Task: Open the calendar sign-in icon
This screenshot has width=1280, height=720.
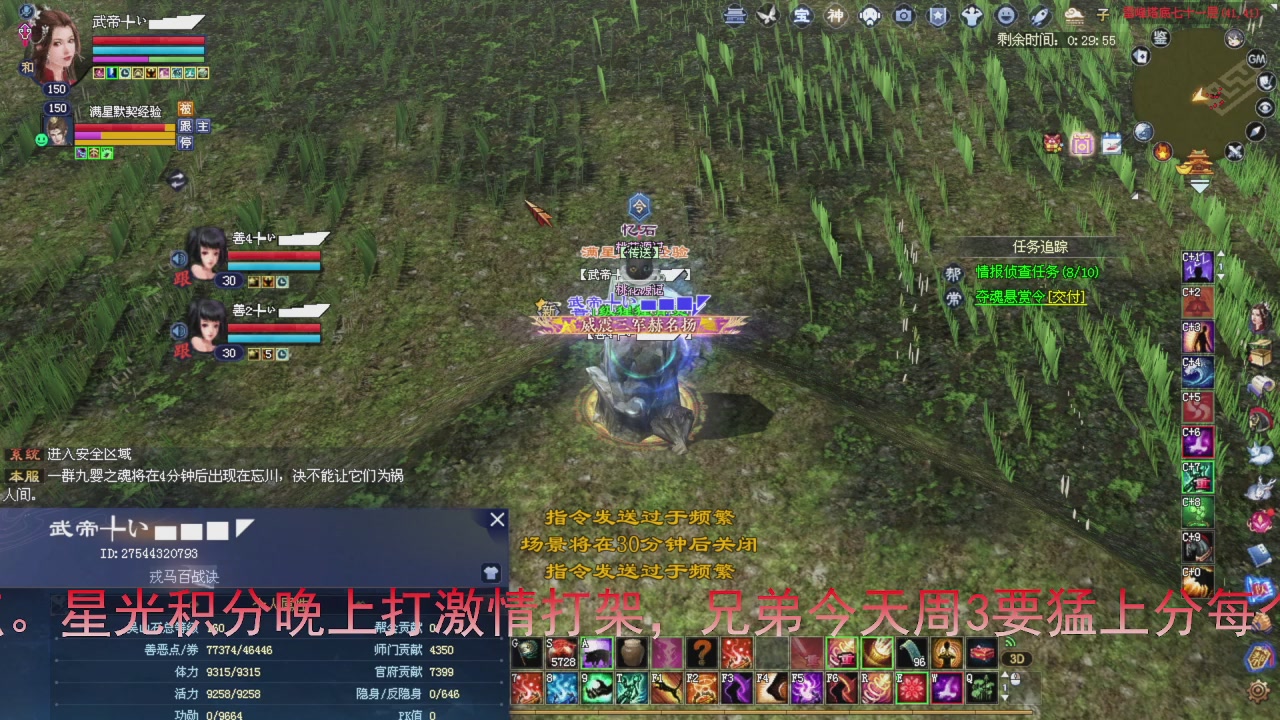Action: coord(1111,143)
